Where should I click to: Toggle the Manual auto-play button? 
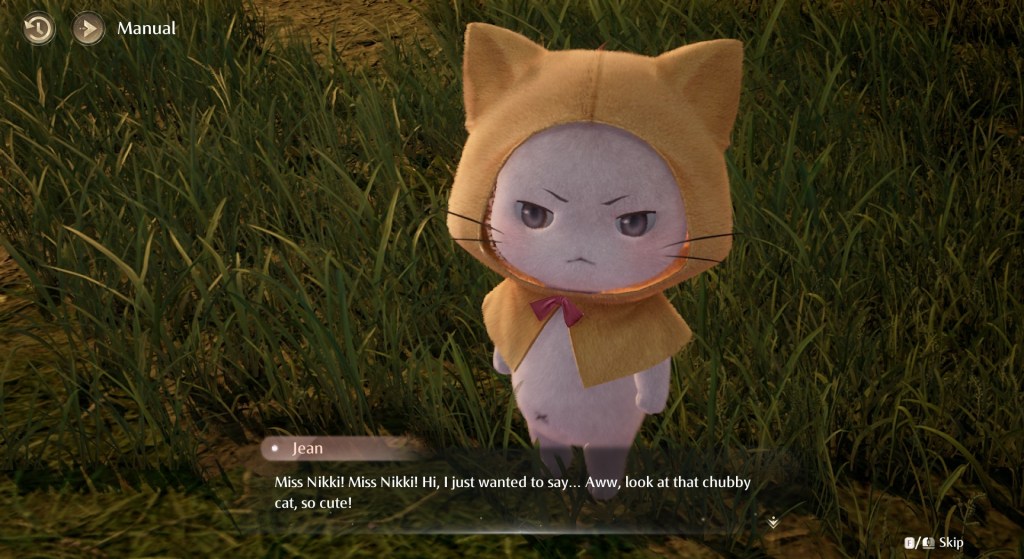pyautogui.click(x=88, y=28)
